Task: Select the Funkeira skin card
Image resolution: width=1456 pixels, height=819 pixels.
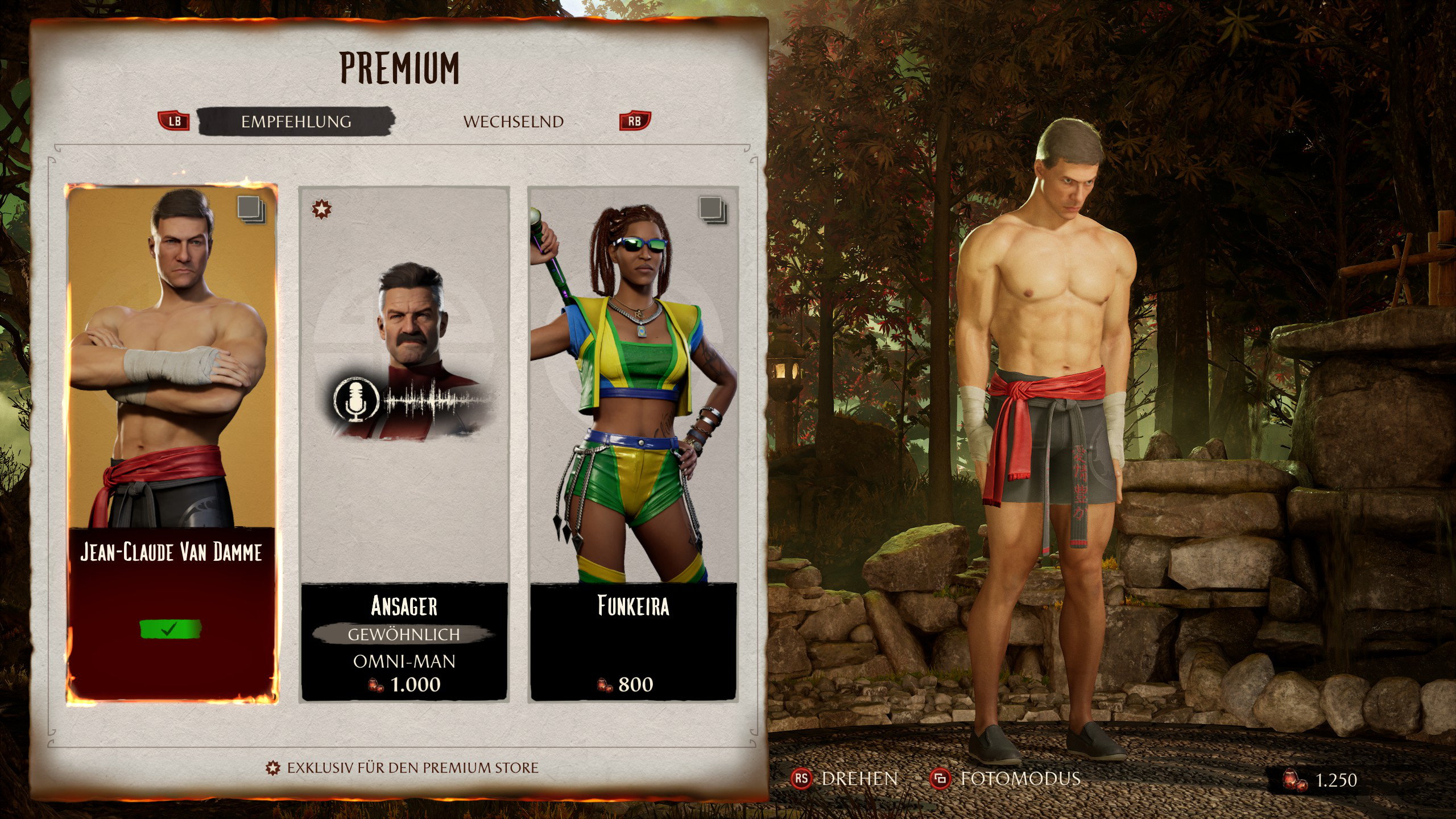Action: (x=634, y=444)
